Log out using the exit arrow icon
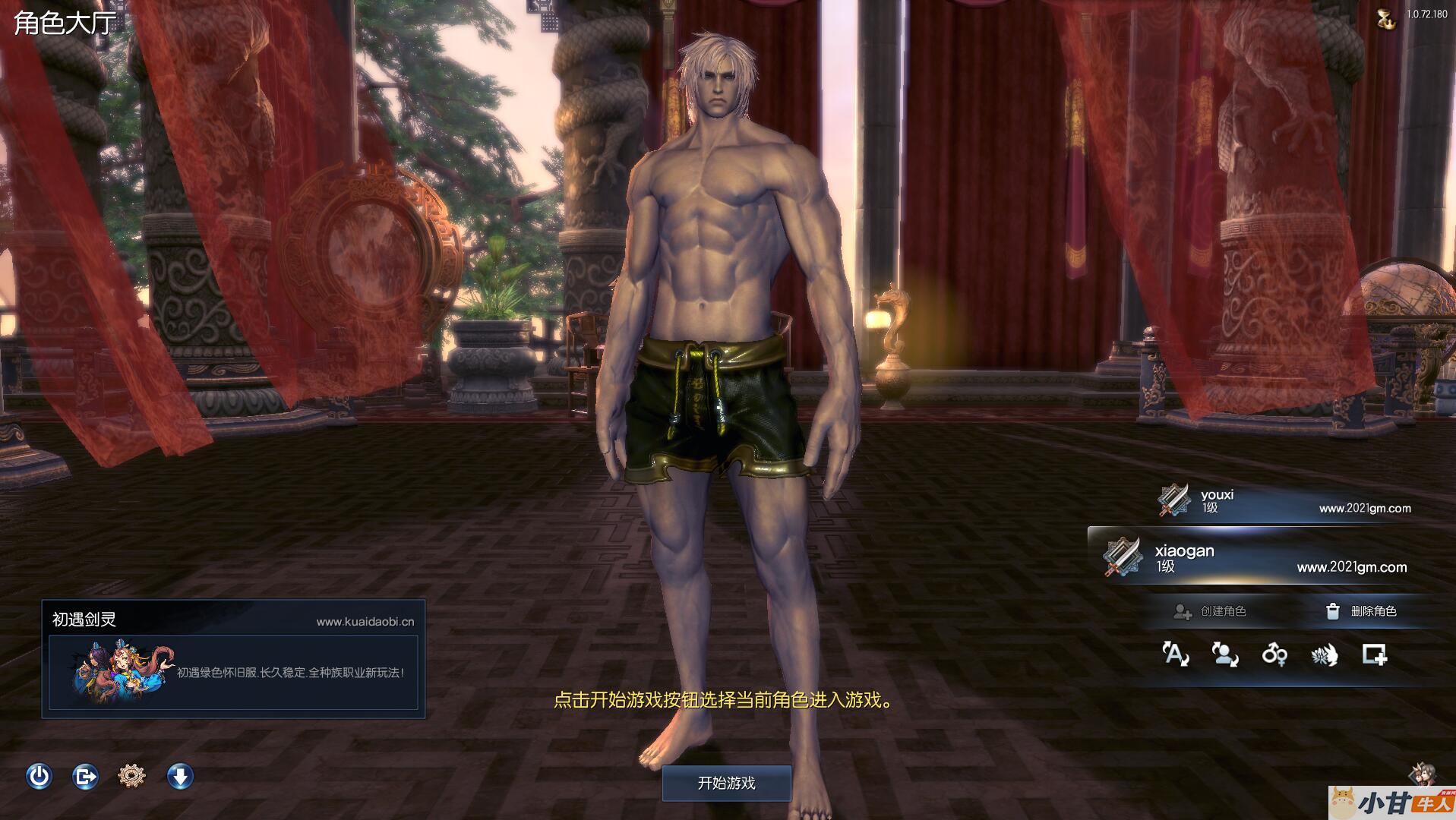 (85, 776)
